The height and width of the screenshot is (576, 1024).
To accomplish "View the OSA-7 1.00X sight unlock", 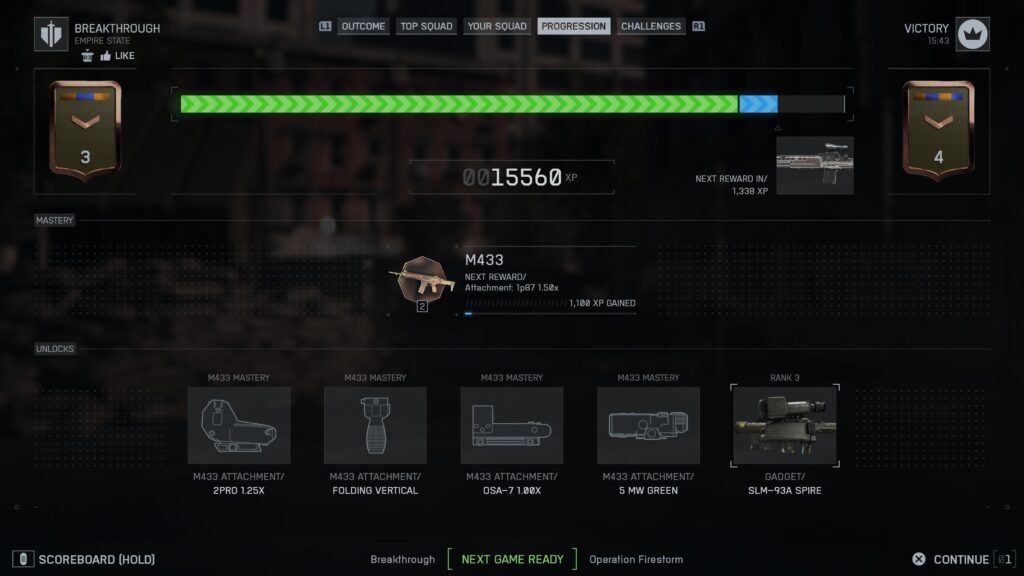I will (512, 426).
